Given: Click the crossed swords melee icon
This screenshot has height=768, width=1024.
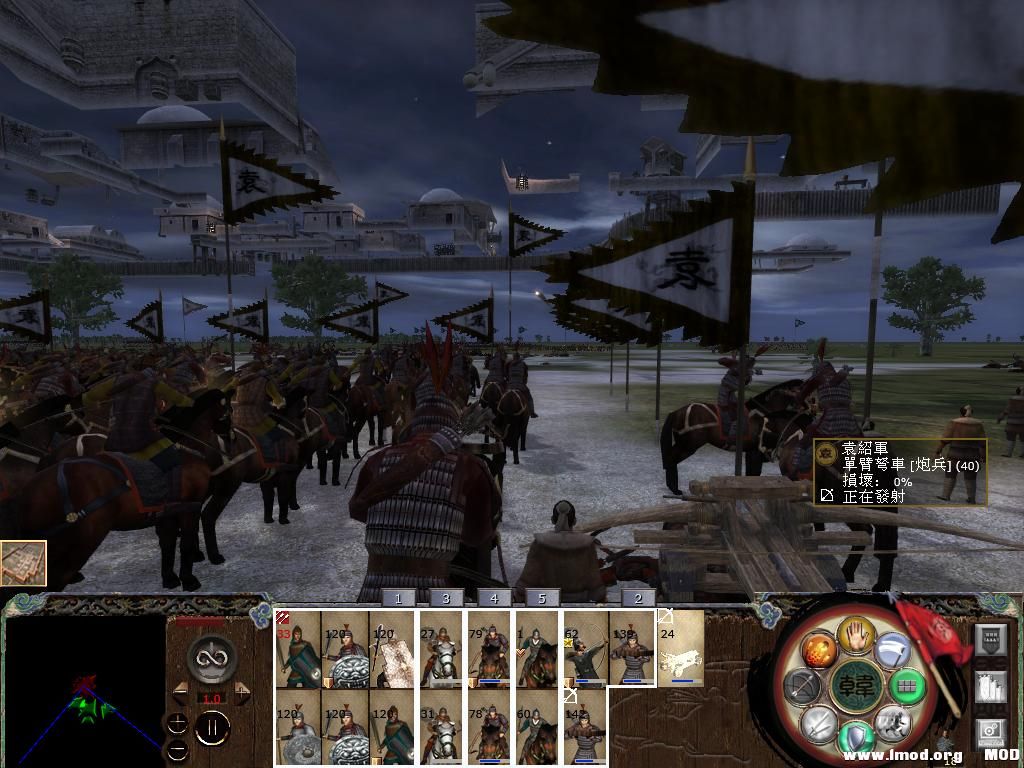Looking at the screenshot, I should pyautogui.click(x=818, y=722).
